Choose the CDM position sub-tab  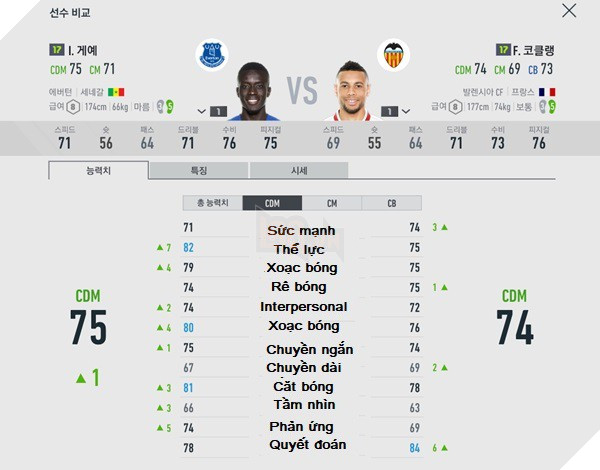pyautogui.click(x=272, y=203)
